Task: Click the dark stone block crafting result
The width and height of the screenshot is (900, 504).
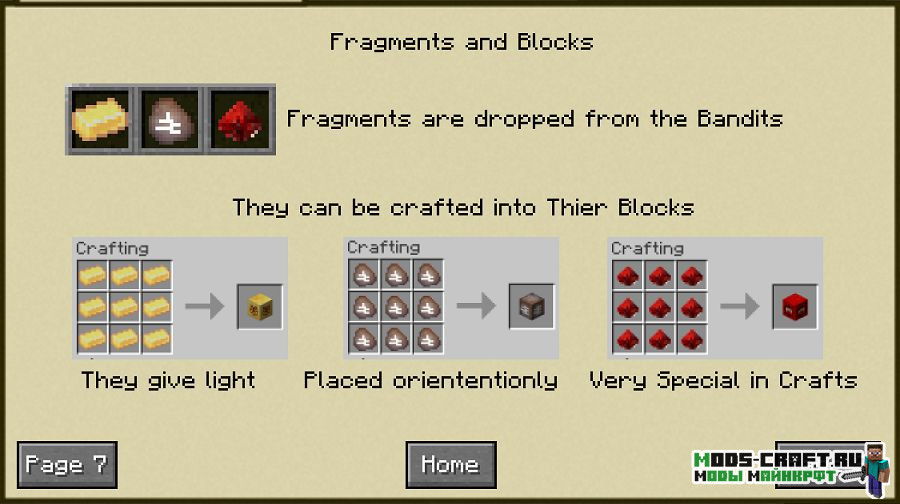Action: click(x=532, y=307)
